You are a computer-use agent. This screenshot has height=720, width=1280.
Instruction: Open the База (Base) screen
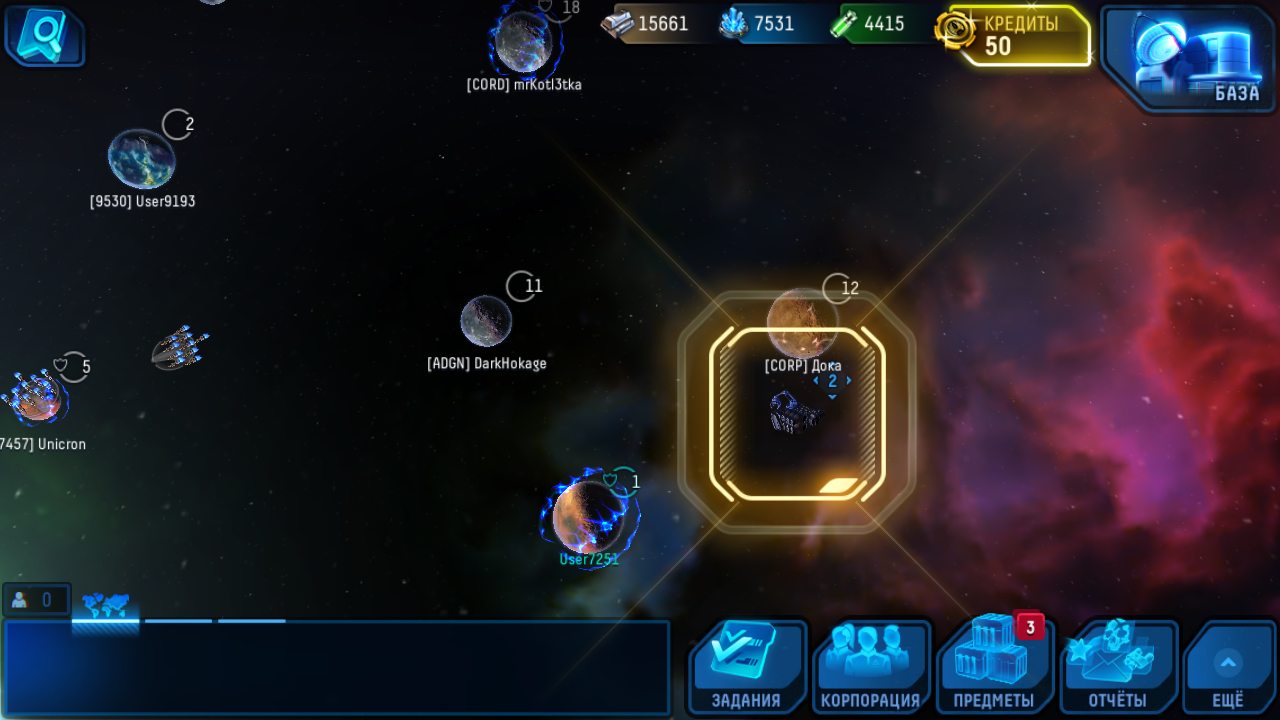(1187, 57)
